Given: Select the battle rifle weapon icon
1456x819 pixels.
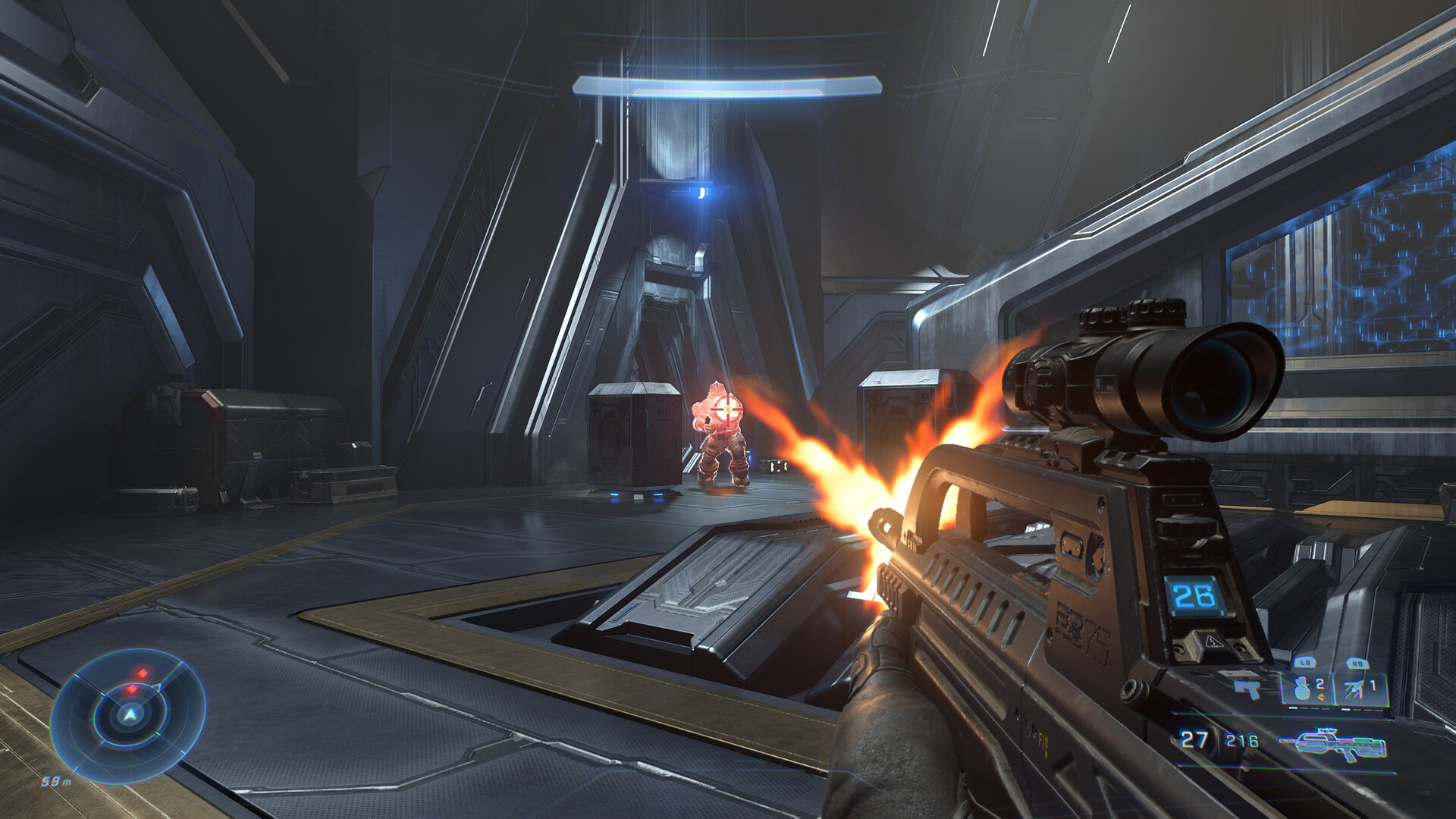Looking at the screenshot, I should 1336,743.
